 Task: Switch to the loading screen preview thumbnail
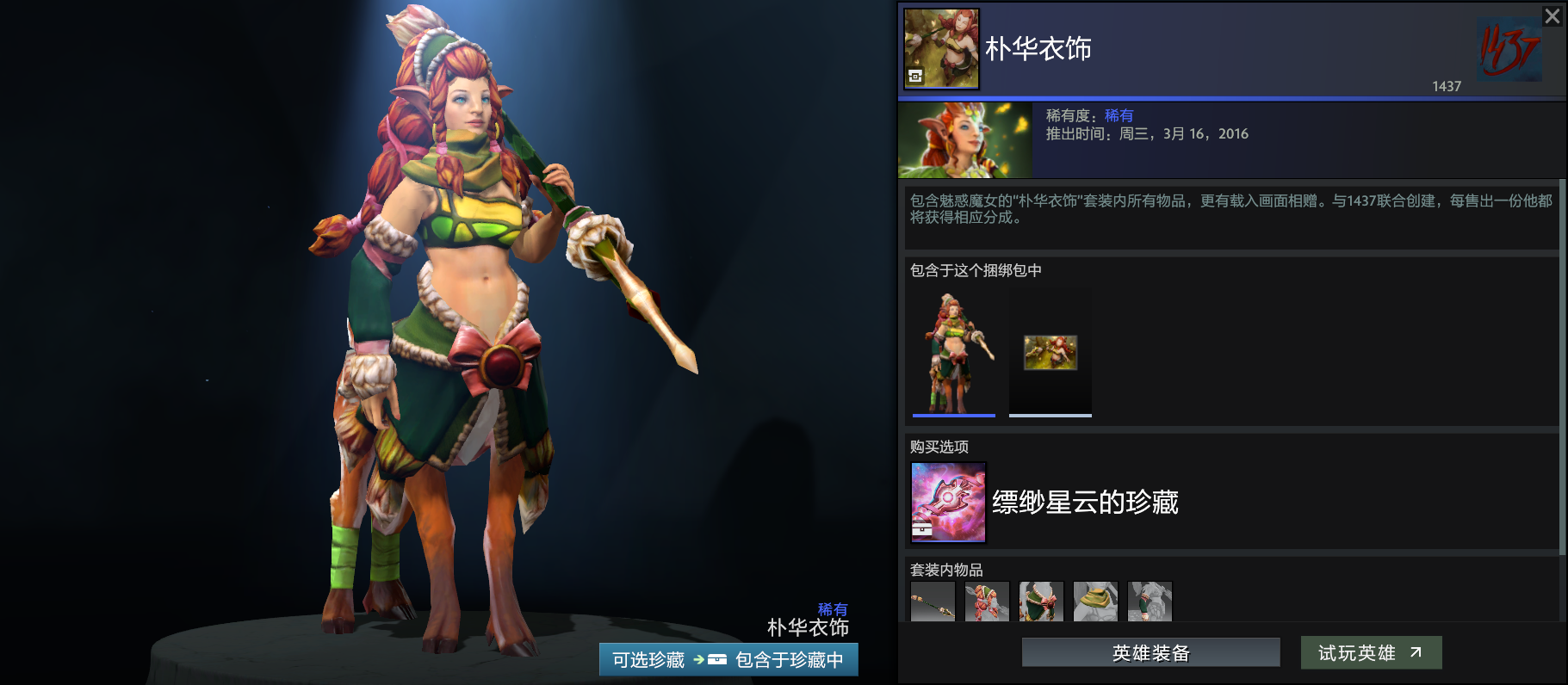(1050, 353)
